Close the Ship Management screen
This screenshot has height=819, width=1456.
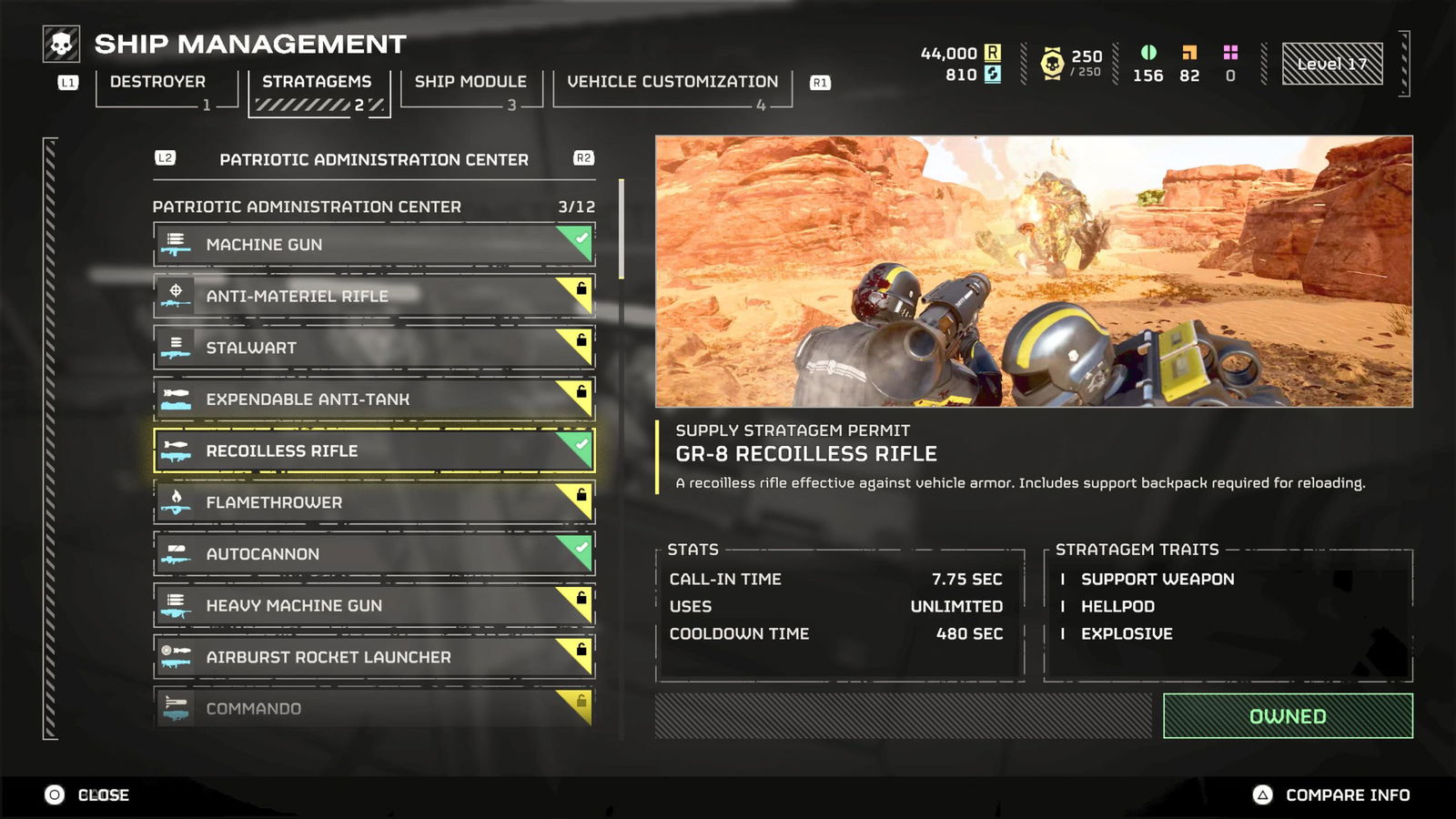pyautogui.click(x=87, y=795)
